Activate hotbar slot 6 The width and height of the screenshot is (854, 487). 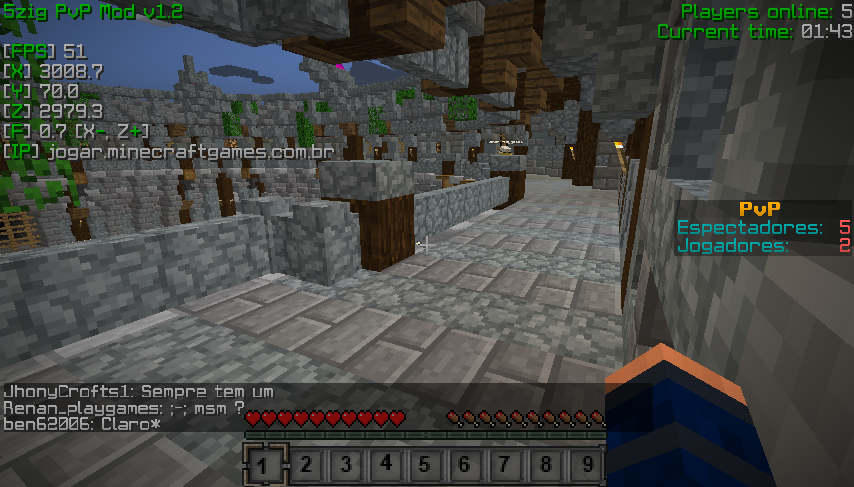pos(465,465)
